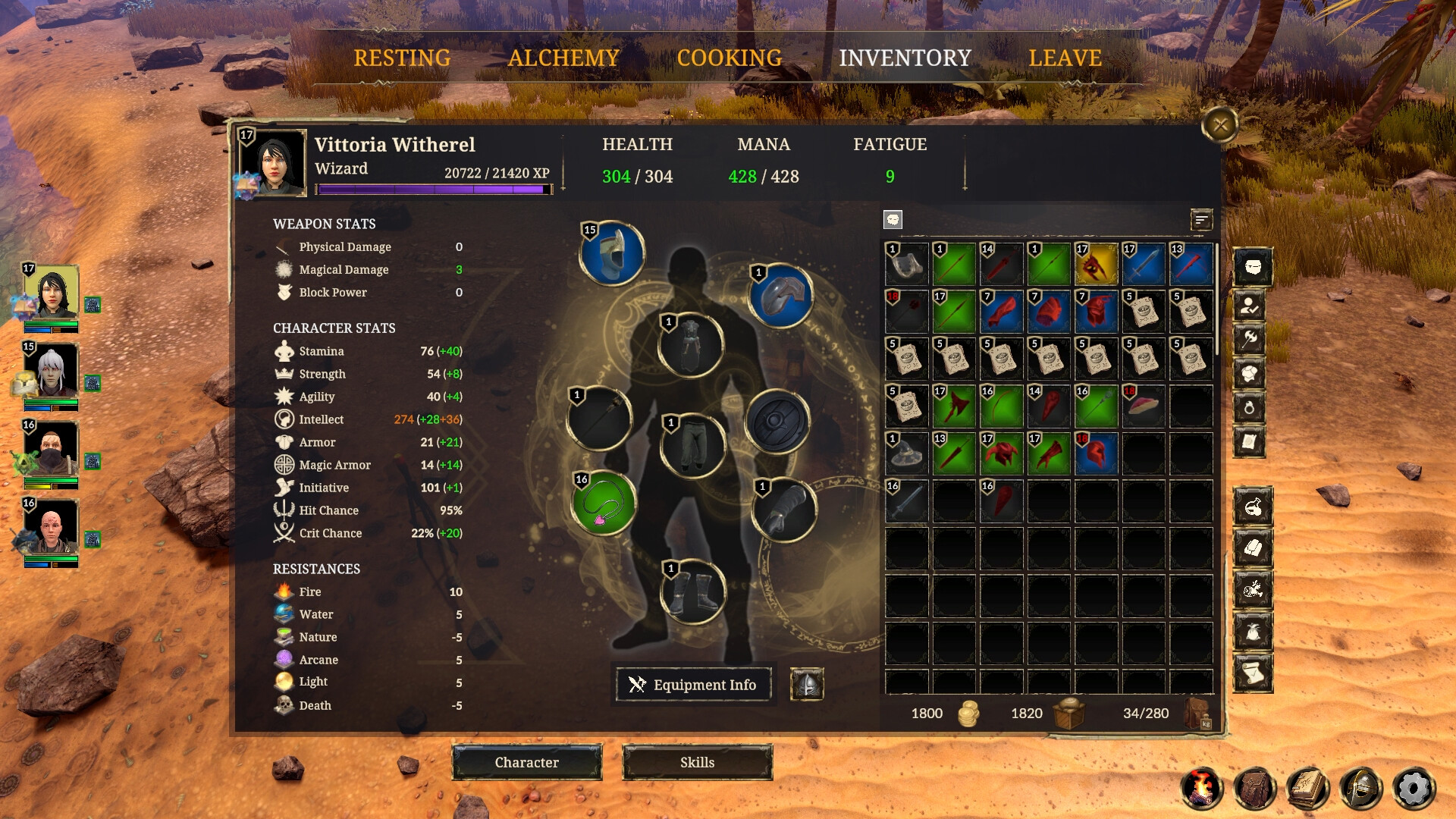Open settings with the gear icon
Viewport: 1456px width, 819px height.
(1414, 789)
